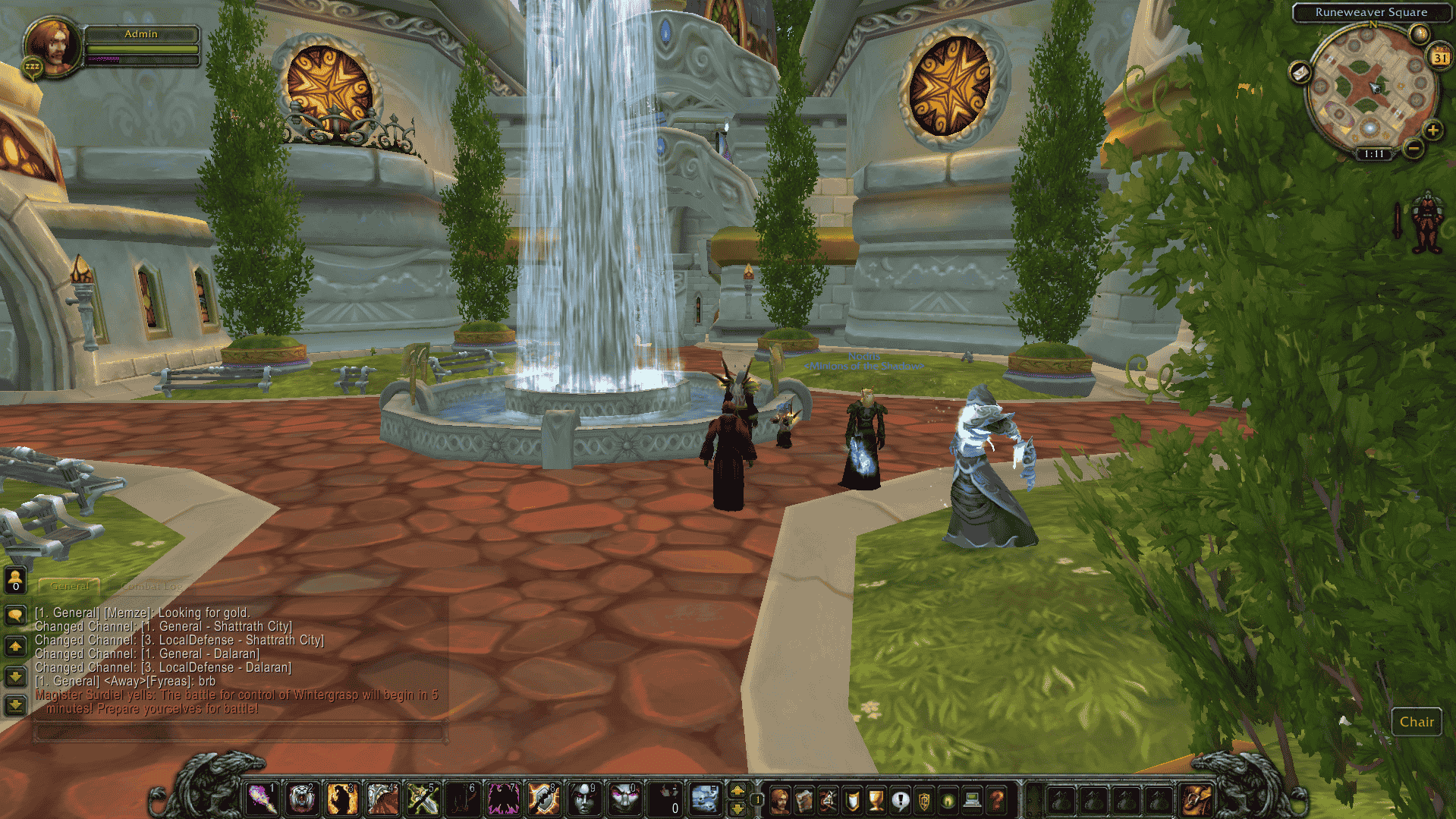Viewport: 1456px width, 819px height.
Task: Toggle the chat menu speech bubble
Action: point(14,613)
